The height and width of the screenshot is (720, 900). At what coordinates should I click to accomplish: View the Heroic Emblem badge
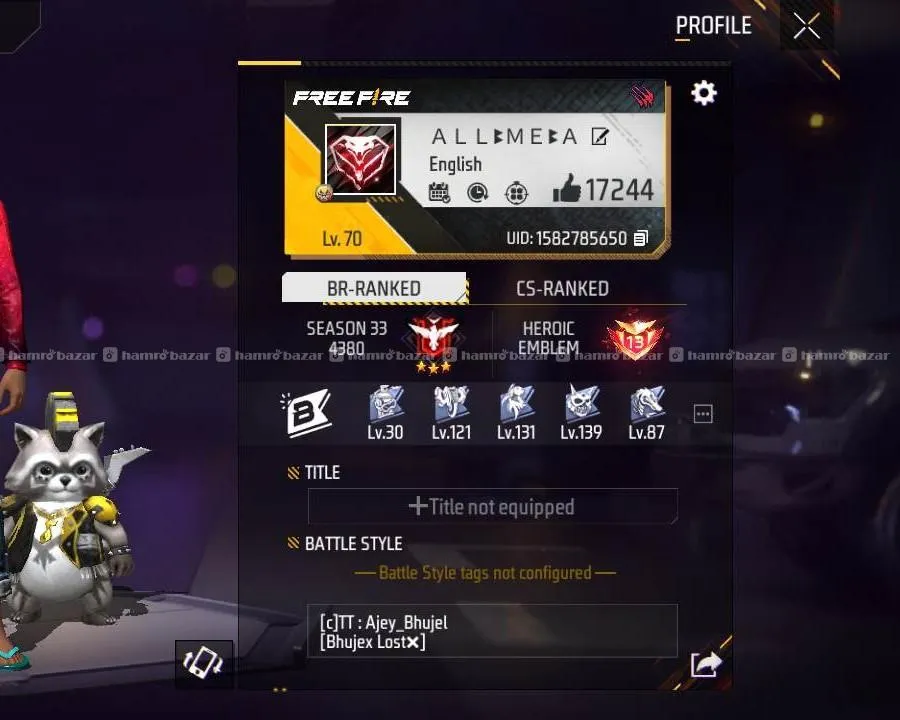[x=634, y=340]
